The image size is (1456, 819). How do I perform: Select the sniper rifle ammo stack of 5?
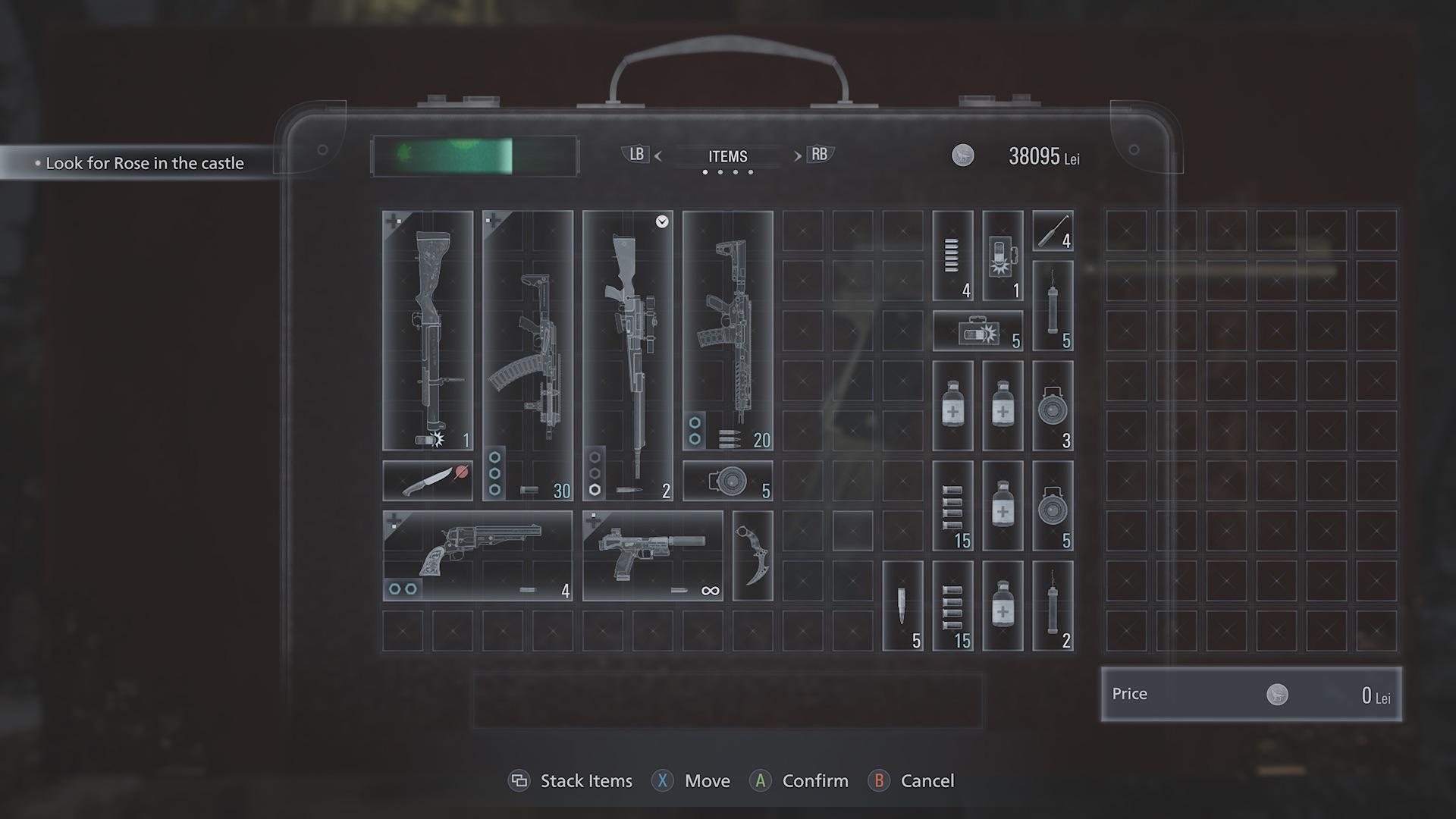[x=902, y=606]
